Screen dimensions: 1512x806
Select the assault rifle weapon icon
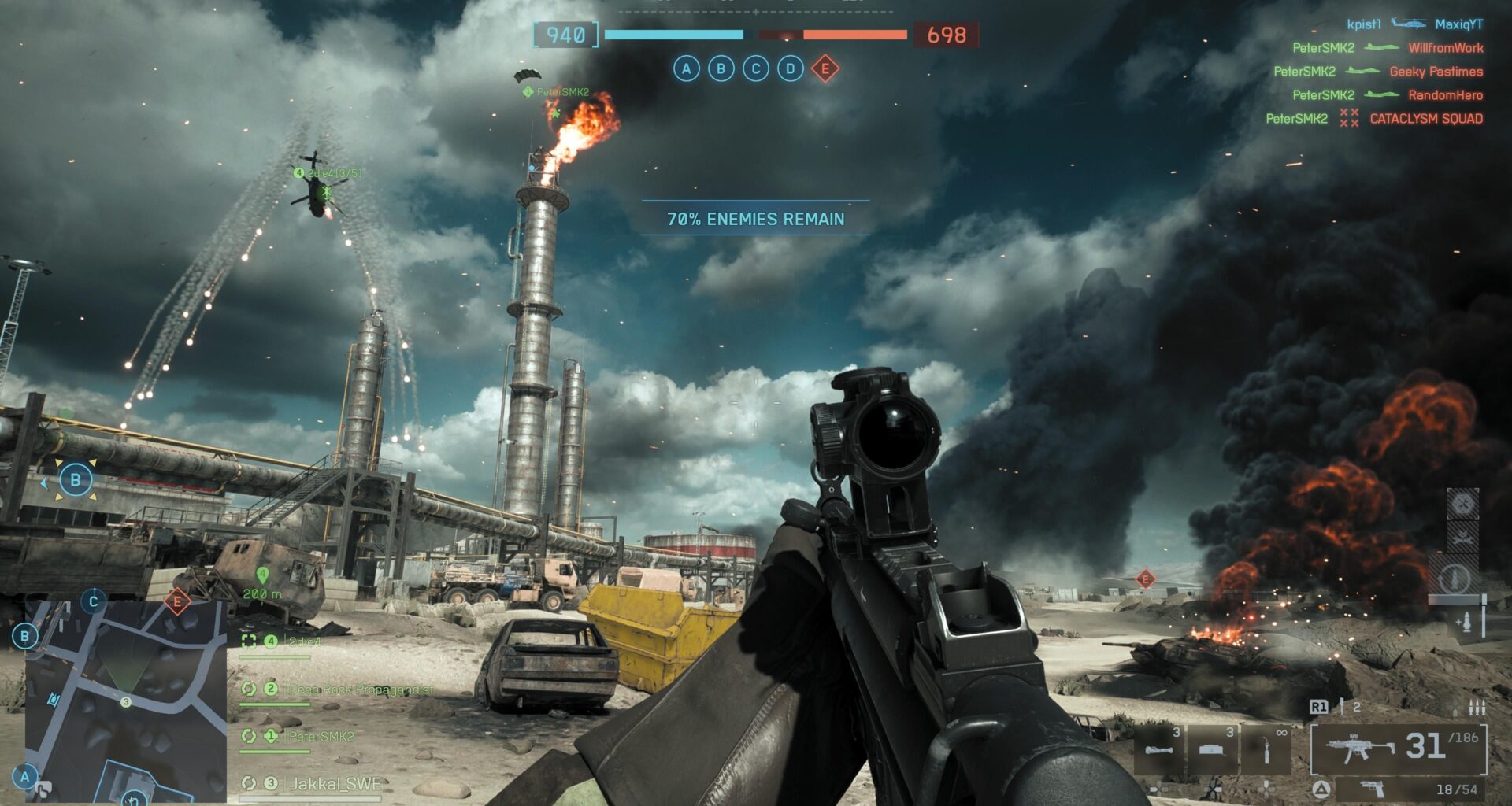click(1360, 745)
